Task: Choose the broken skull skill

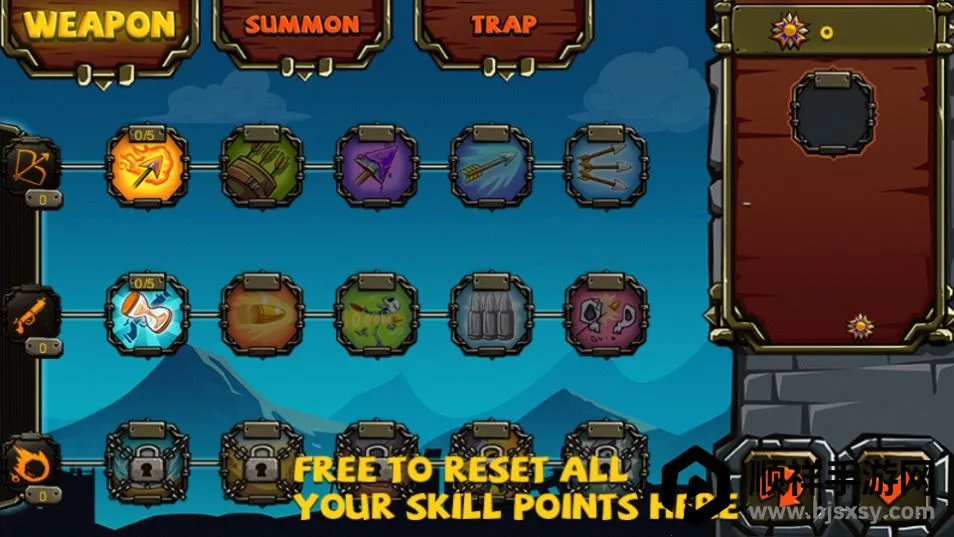Action: 605,314
